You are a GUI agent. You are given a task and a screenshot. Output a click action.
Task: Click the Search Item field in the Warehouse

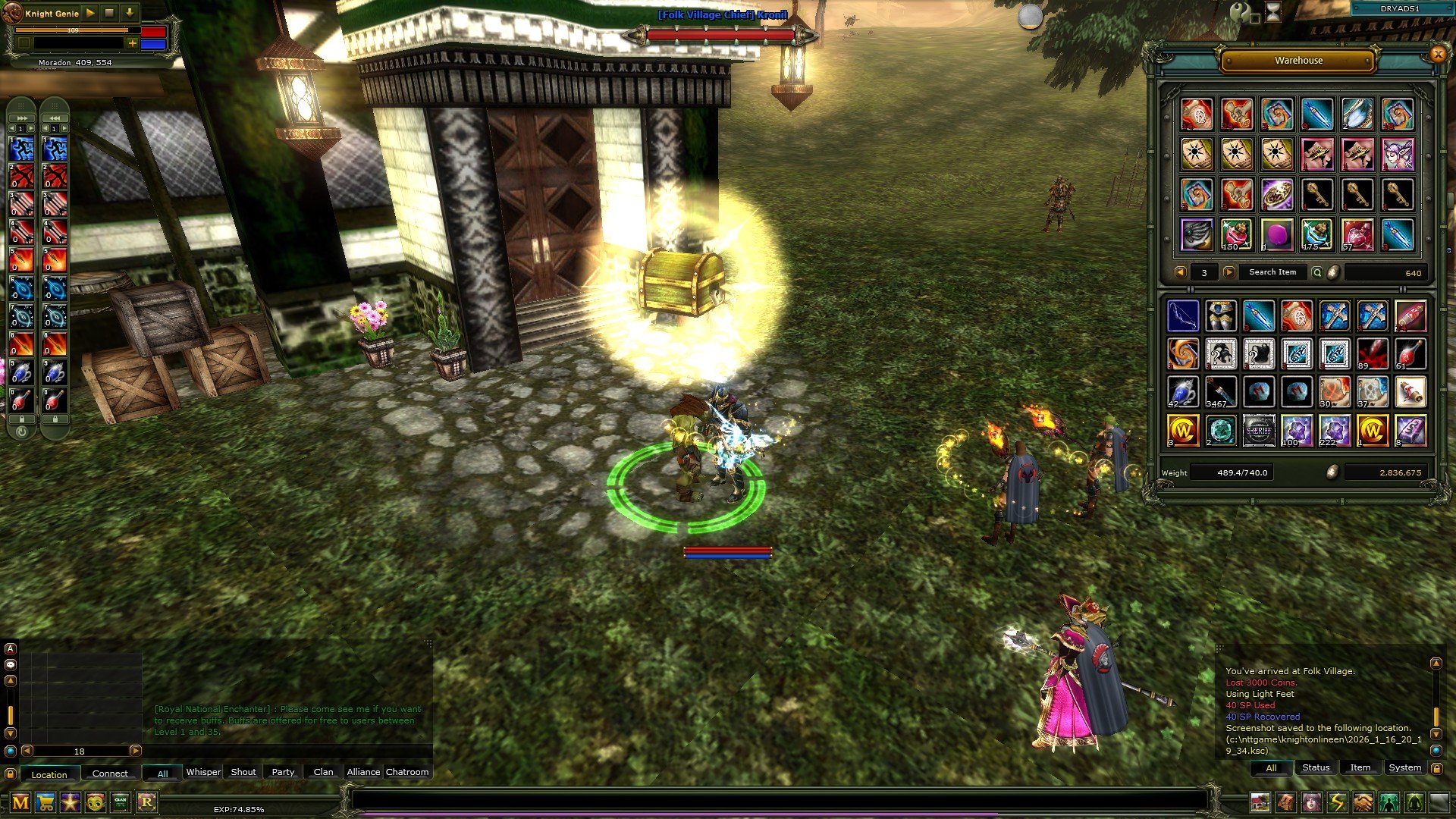[x=1273, y=273]
